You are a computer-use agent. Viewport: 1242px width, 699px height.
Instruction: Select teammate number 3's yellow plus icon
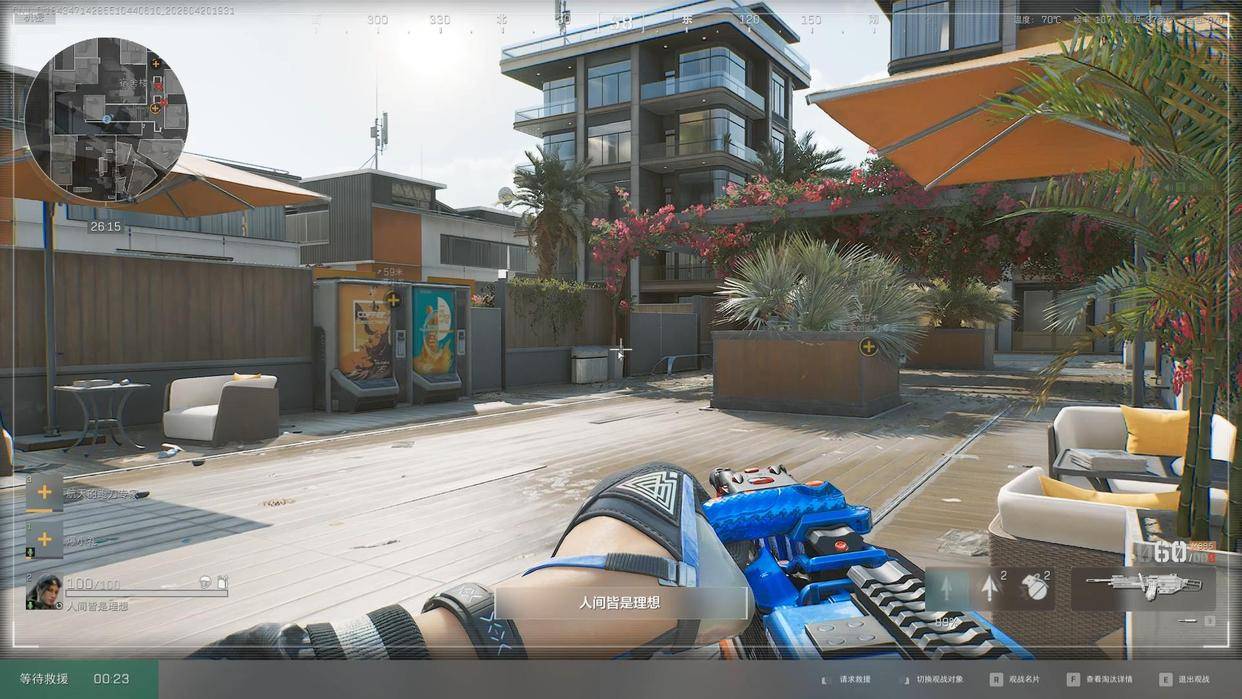(x=44, y=491)
